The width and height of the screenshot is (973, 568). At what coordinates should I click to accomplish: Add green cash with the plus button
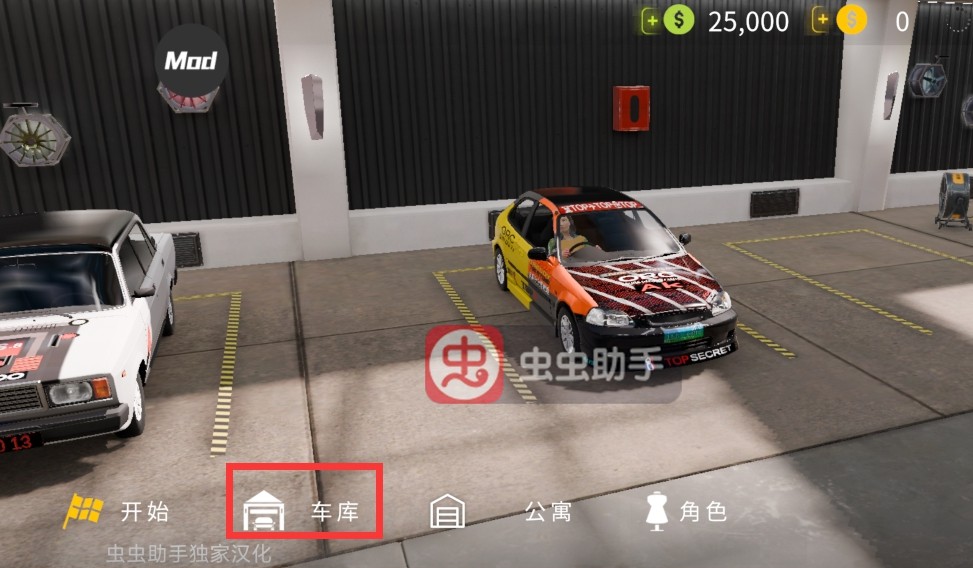click(652, 21)
